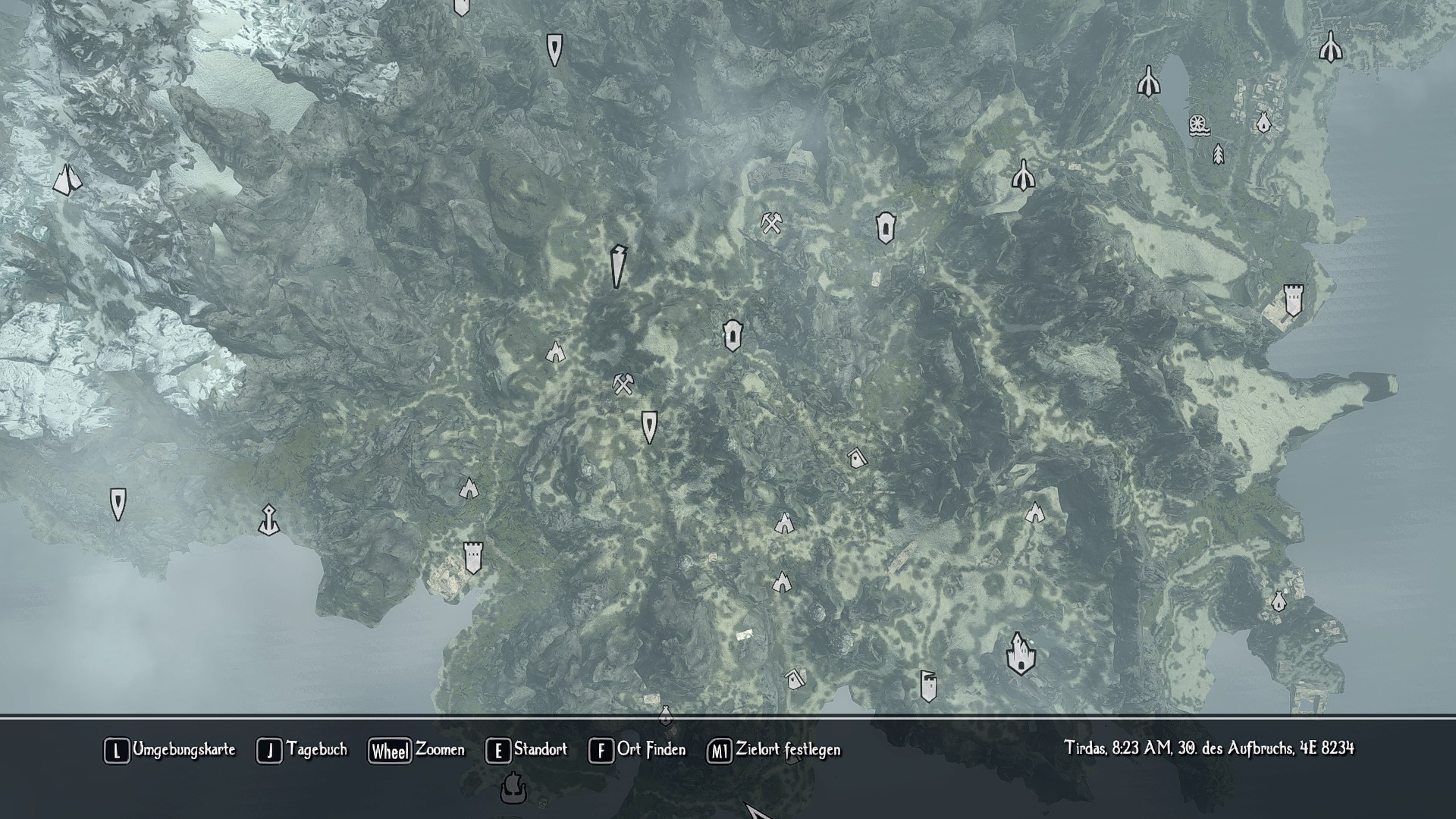1456x819 pixels.
Task: Select the water wheel mill marker
Action: click(1199, 125)
